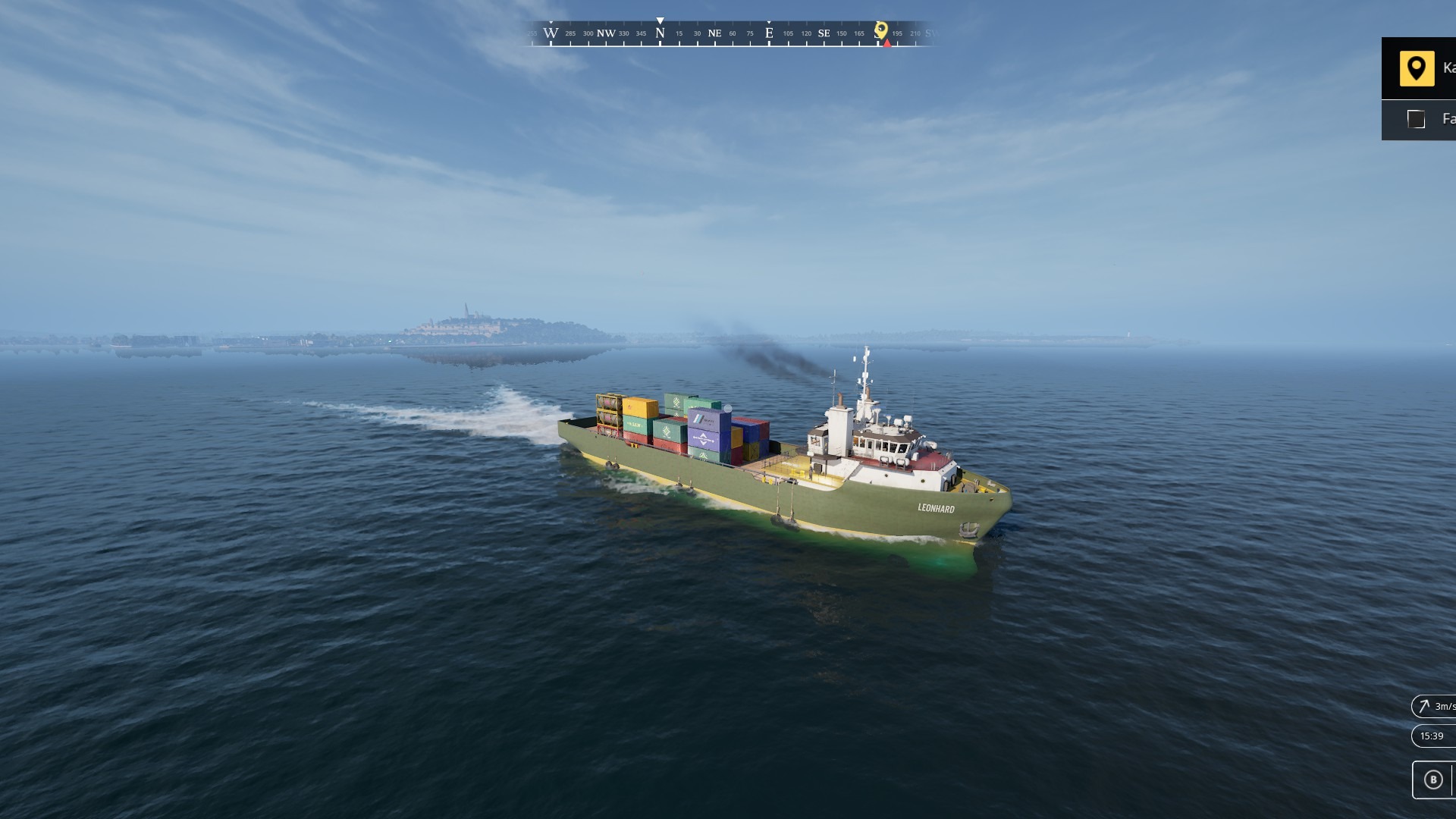This screenshot has width=1456, height=819.
Task: Toggle the objective checkbox under the pin
Action: tap(1415, 119)
